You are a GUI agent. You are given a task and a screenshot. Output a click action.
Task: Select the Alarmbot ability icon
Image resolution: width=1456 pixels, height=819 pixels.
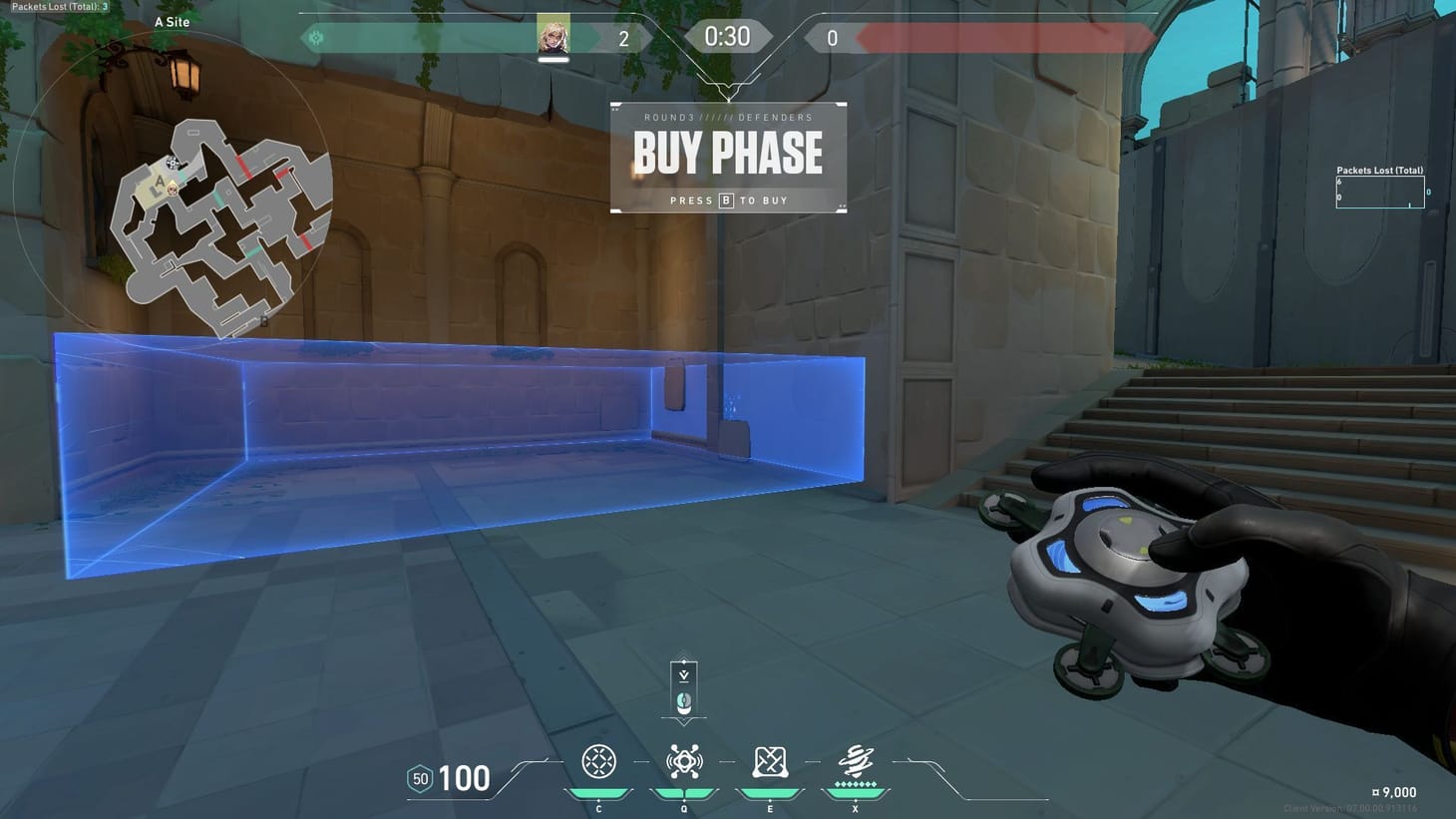click(683, 761)
